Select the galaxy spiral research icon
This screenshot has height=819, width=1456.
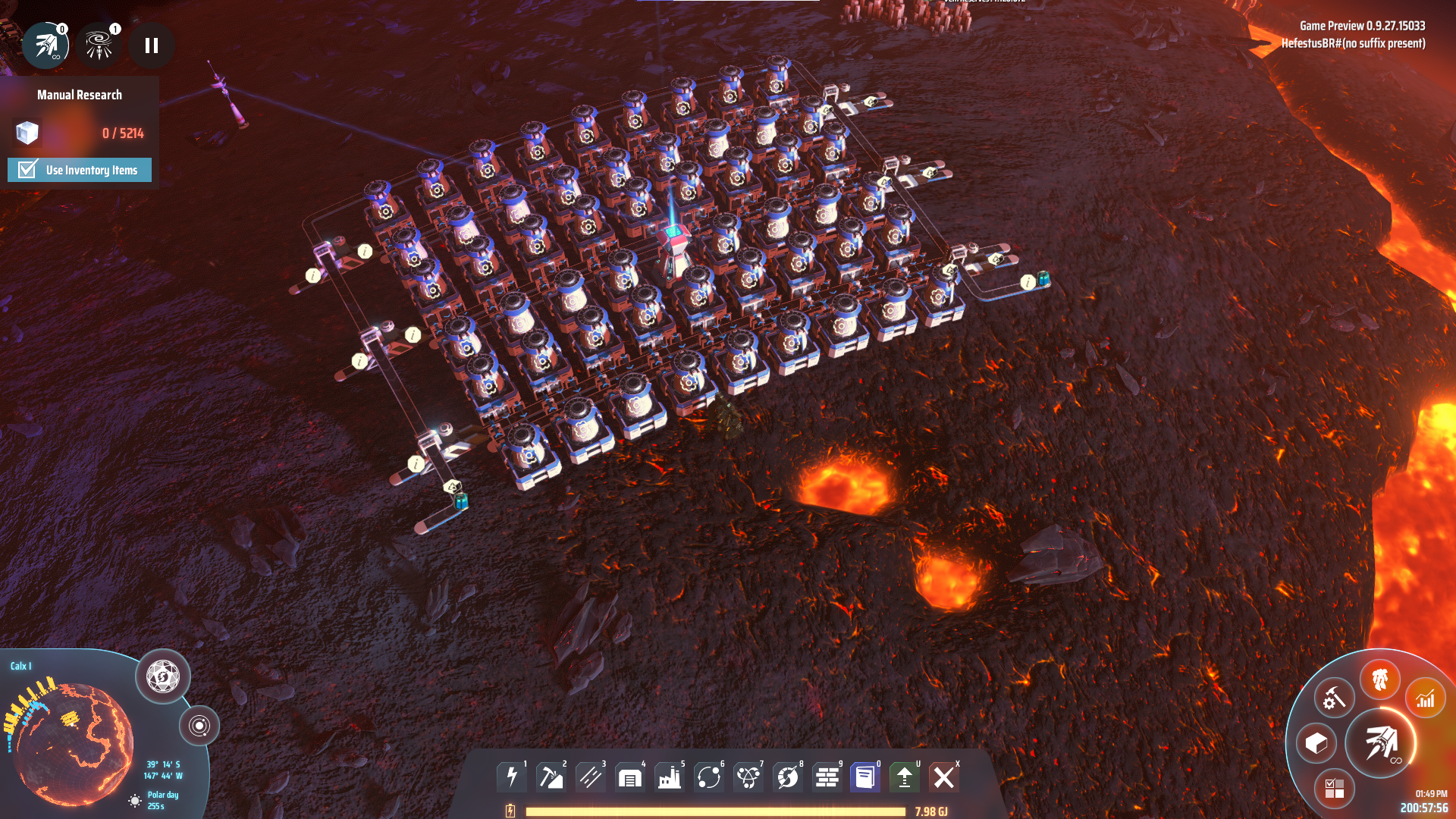(99, 45)
